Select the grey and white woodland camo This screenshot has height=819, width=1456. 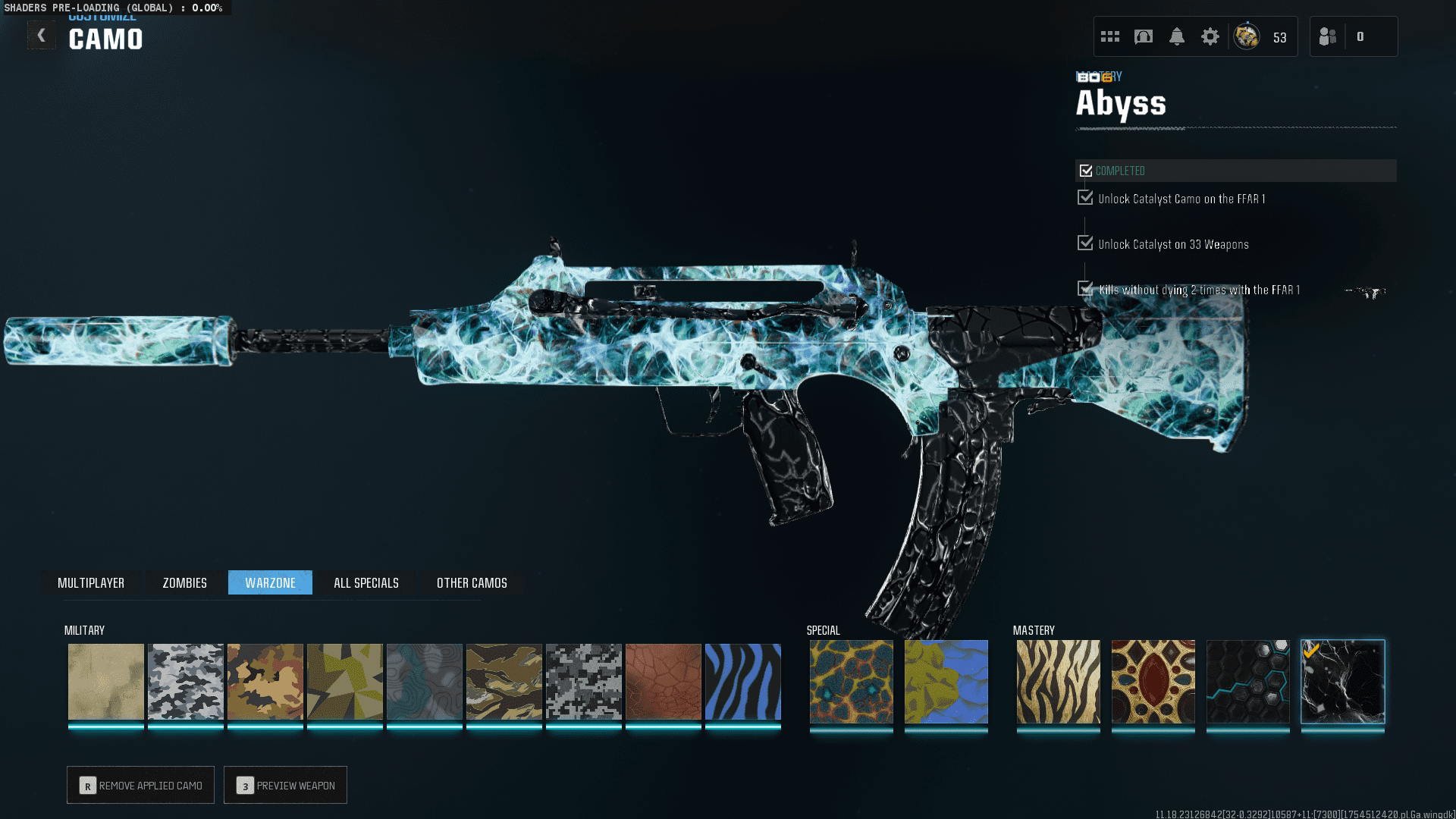(185, 681)
